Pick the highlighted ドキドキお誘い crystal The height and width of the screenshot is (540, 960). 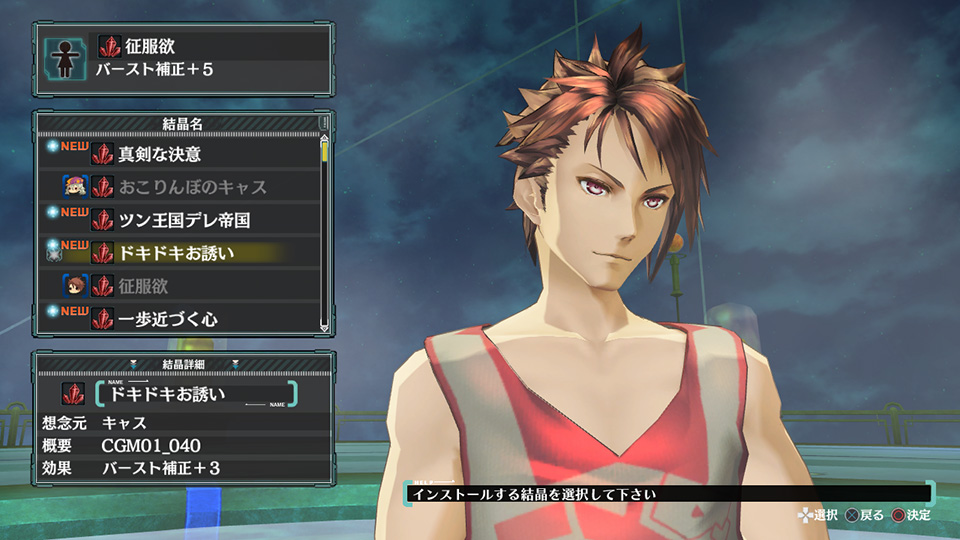click(176, 253)
